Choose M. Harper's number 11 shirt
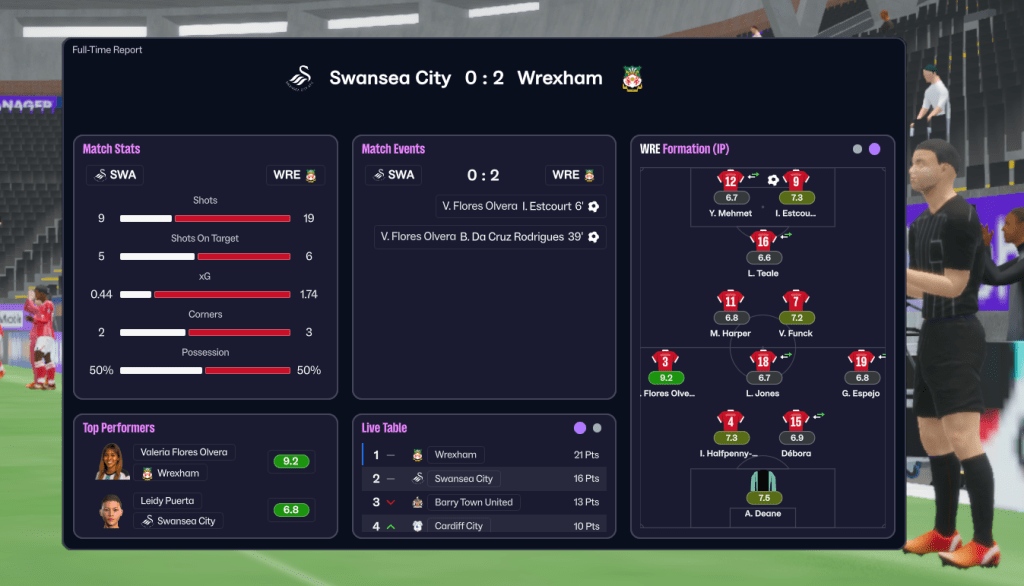This screenshot has width=1024, height=586. tap(730, 301)
